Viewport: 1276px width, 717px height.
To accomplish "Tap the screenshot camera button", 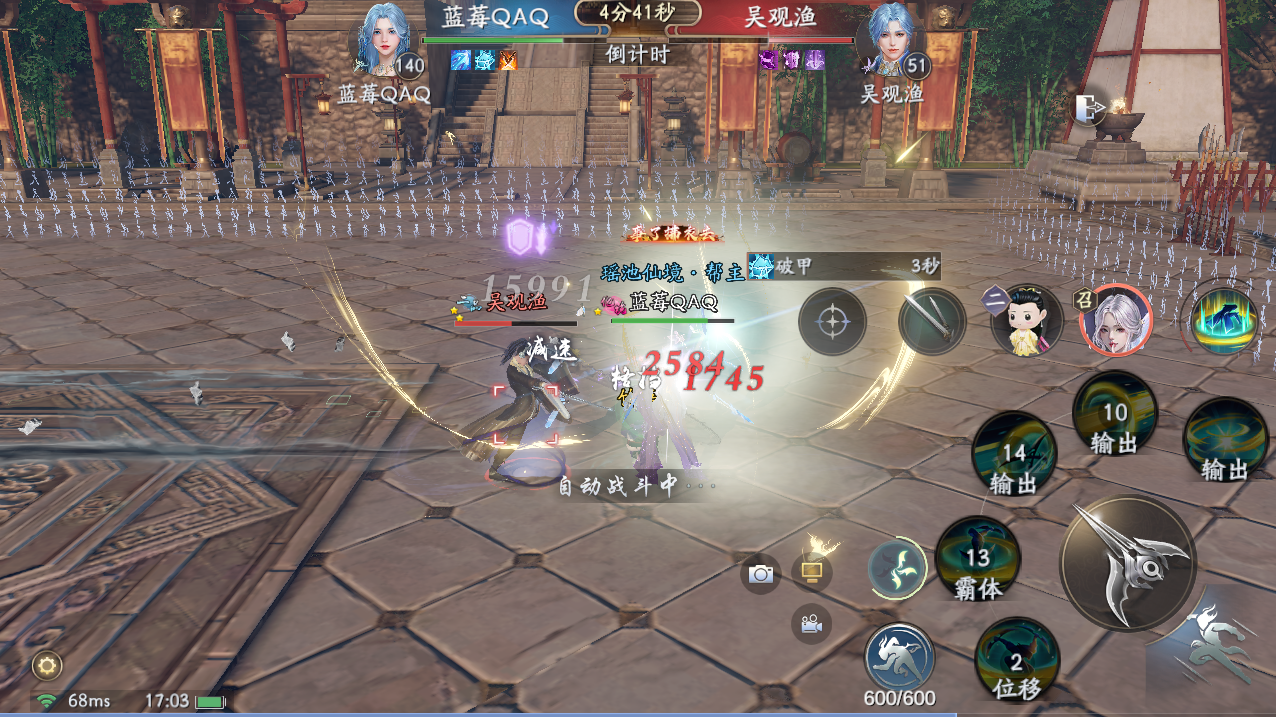I will coord(761,574).
